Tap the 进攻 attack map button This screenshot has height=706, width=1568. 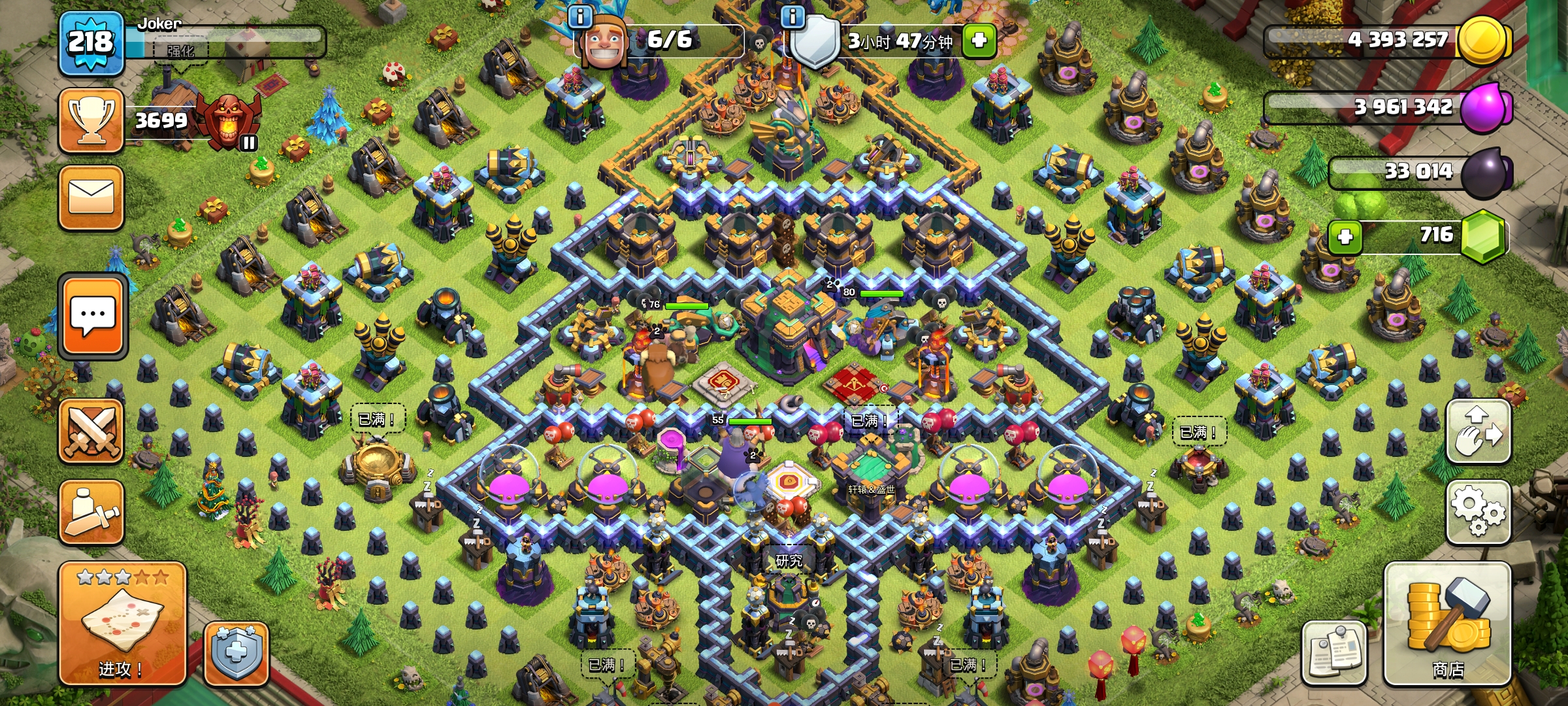122,624
